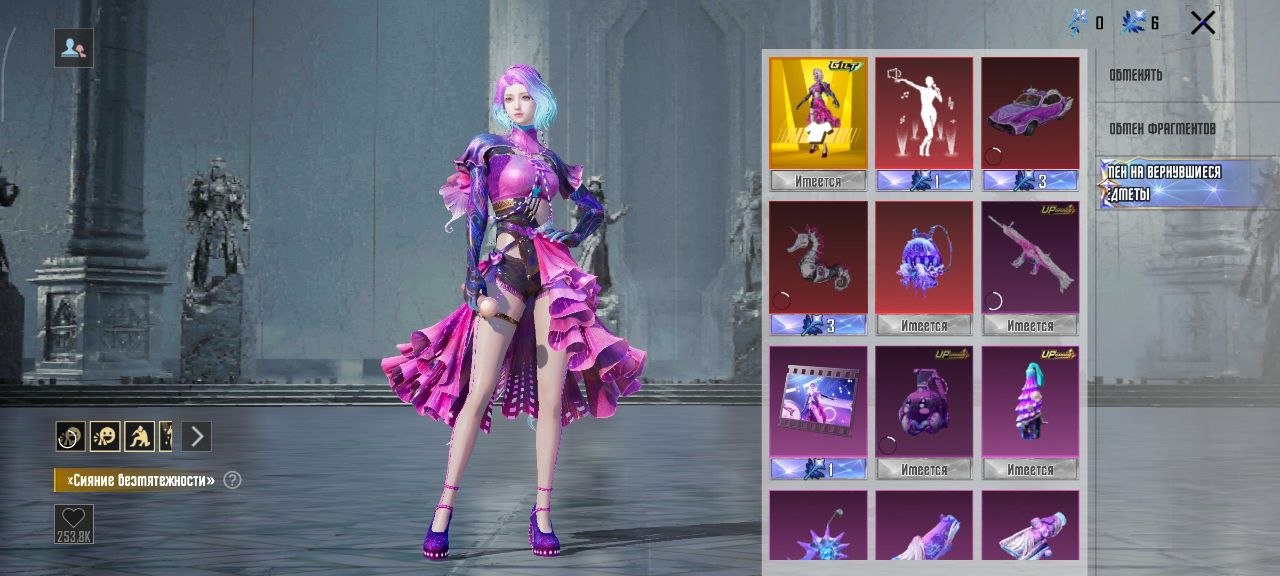Select the purple spiral item with teal tip

1030,402
